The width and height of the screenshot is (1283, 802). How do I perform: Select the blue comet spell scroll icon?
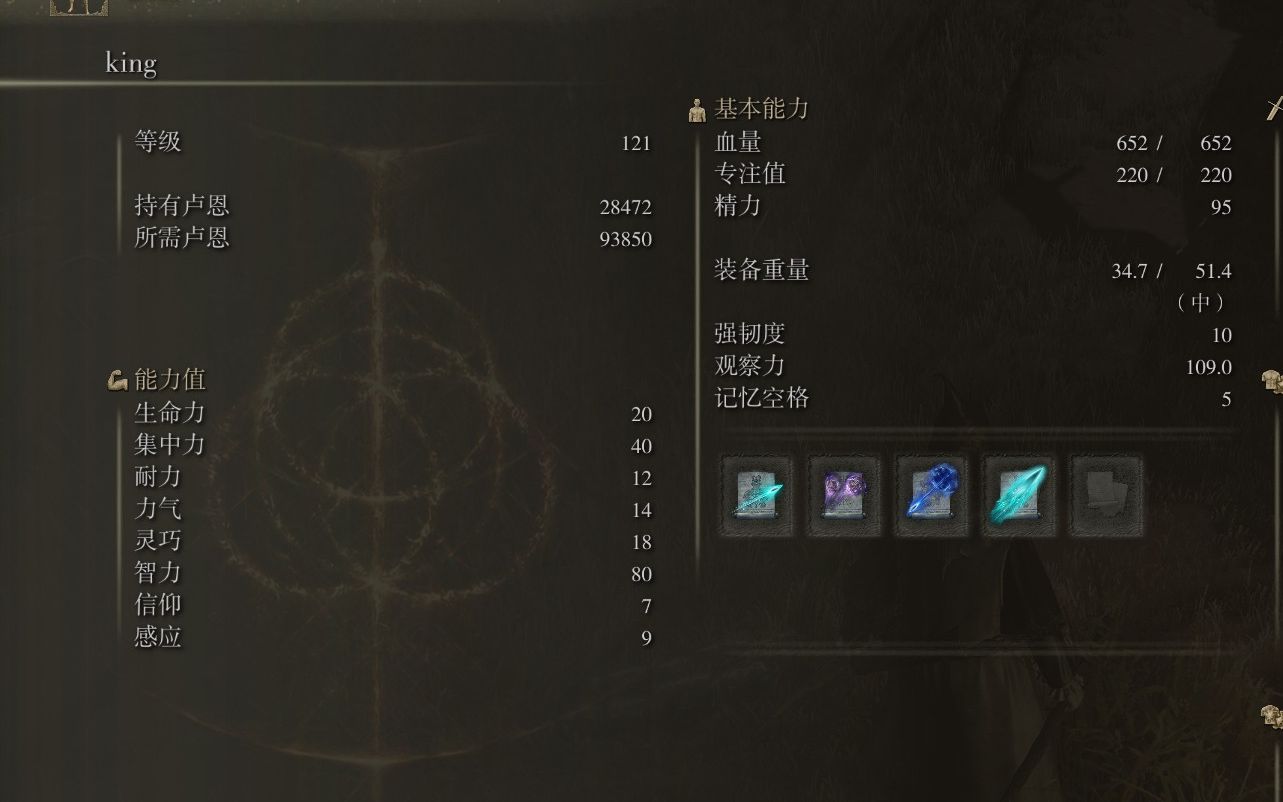(931, 493)
